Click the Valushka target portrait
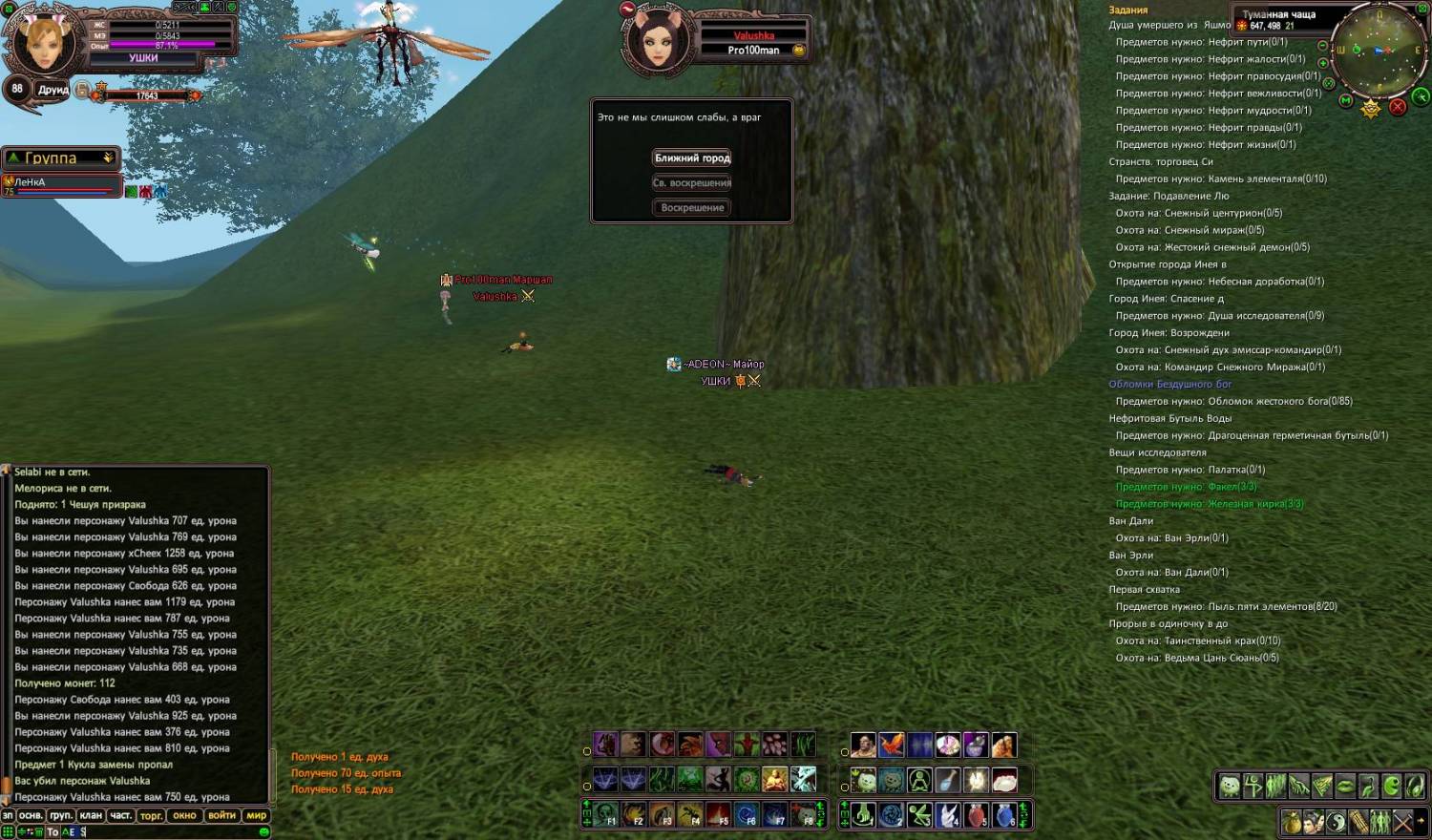Screen dimensions: 1432x840 click(657, 41)
